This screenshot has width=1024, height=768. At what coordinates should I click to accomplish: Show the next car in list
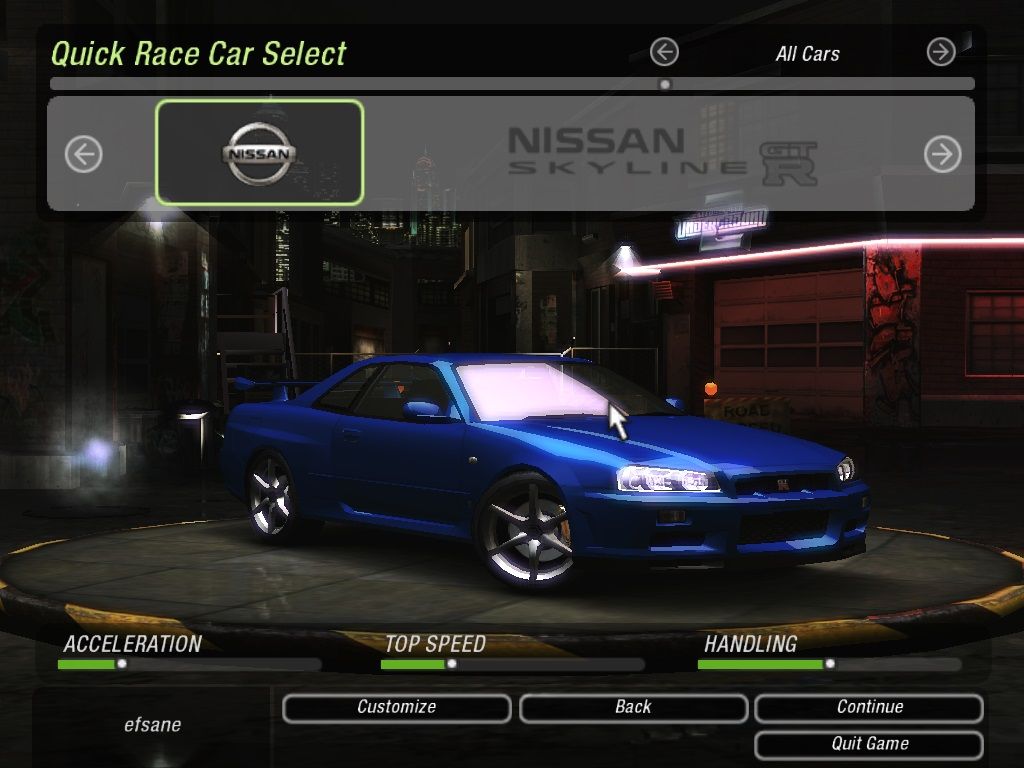click(x=942, y=154)
